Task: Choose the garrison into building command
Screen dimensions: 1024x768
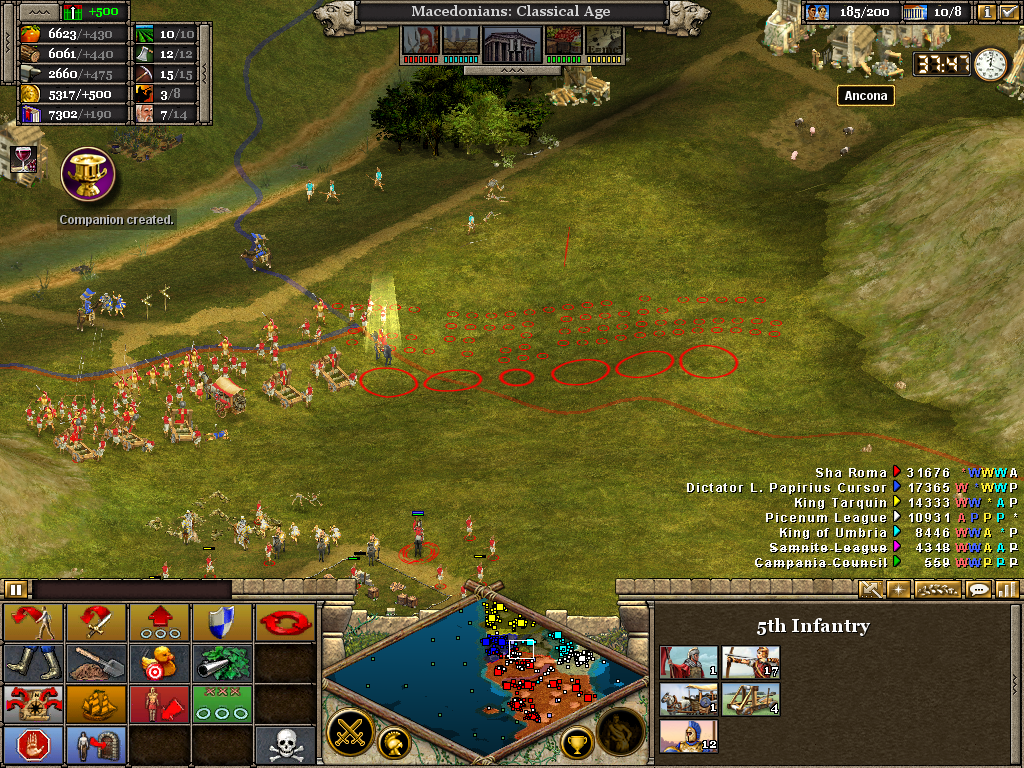Action: click(96, 744)
